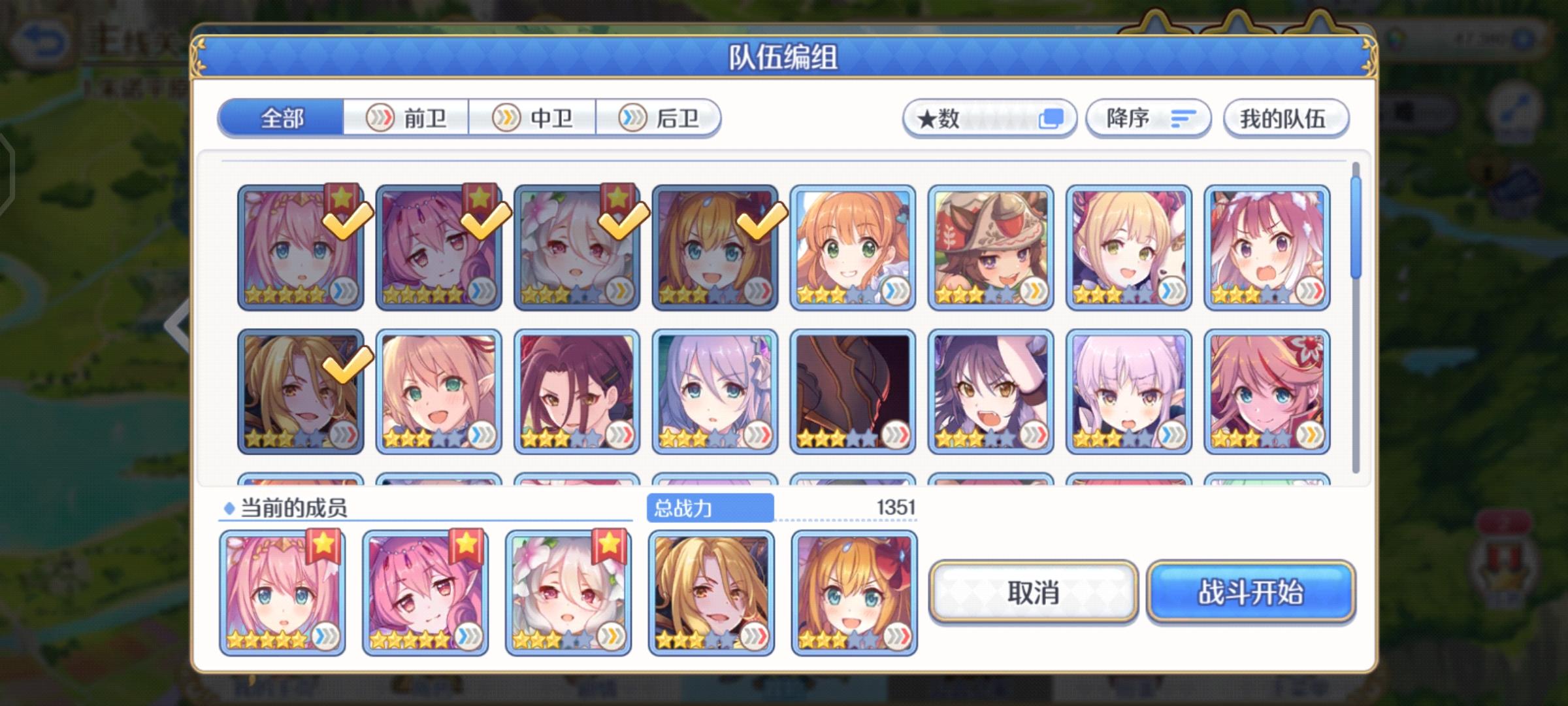The height and width of the screenshot is (706, 1568).
Task: Open 我的队伍 my teams
Action: click(x=1284, y=118)
